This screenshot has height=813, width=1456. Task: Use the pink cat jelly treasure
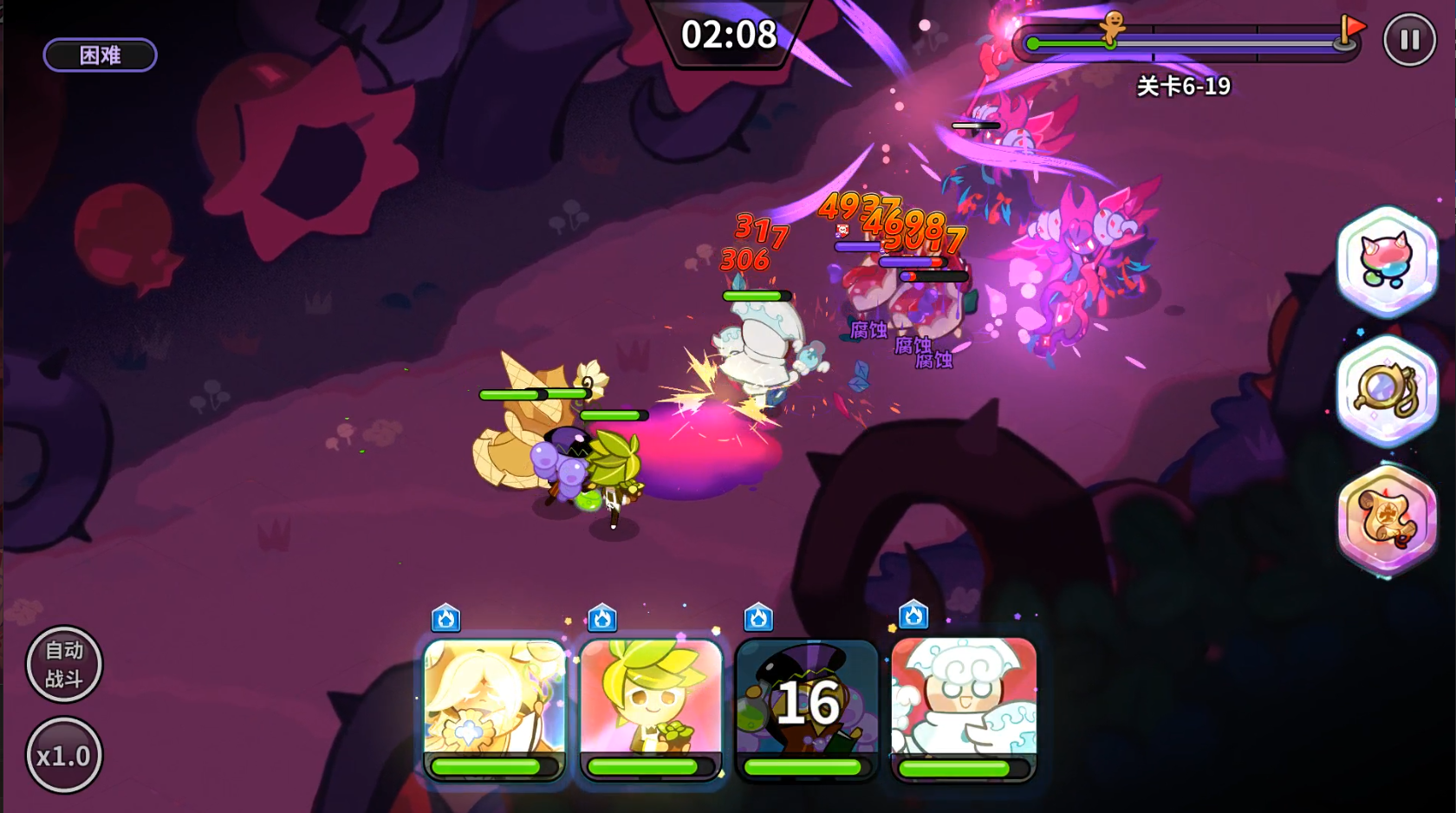click(x=1387, y=260)
